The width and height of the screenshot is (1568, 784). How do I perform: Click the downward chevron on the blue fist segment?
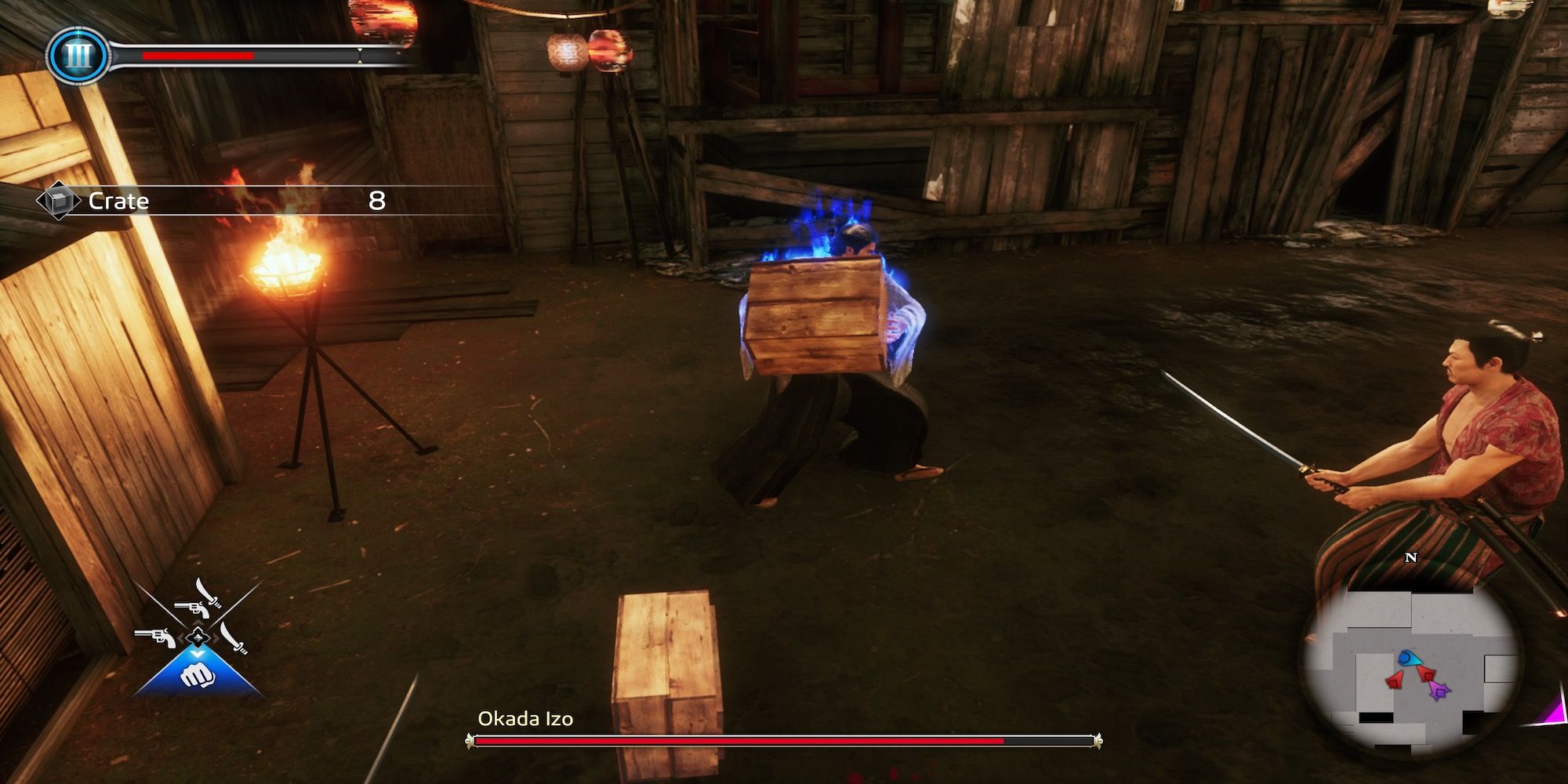point(197,653)
